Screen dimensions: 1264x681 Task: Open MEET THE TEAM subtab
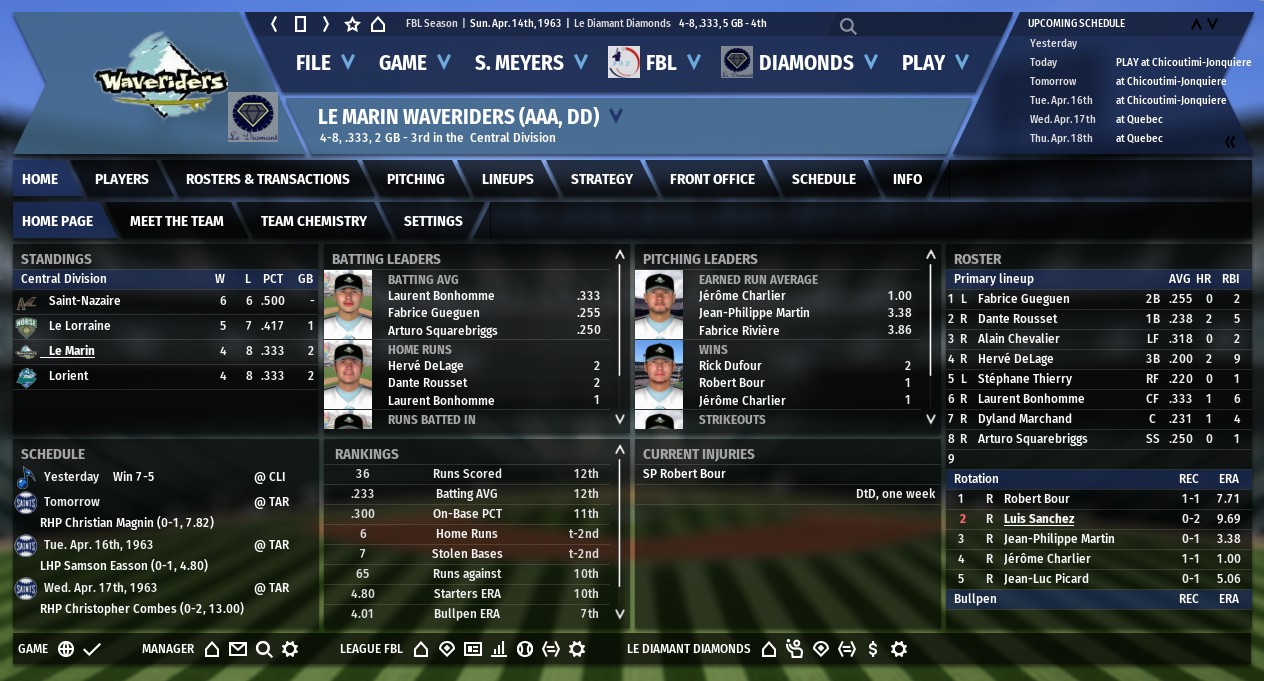[176, 221]
